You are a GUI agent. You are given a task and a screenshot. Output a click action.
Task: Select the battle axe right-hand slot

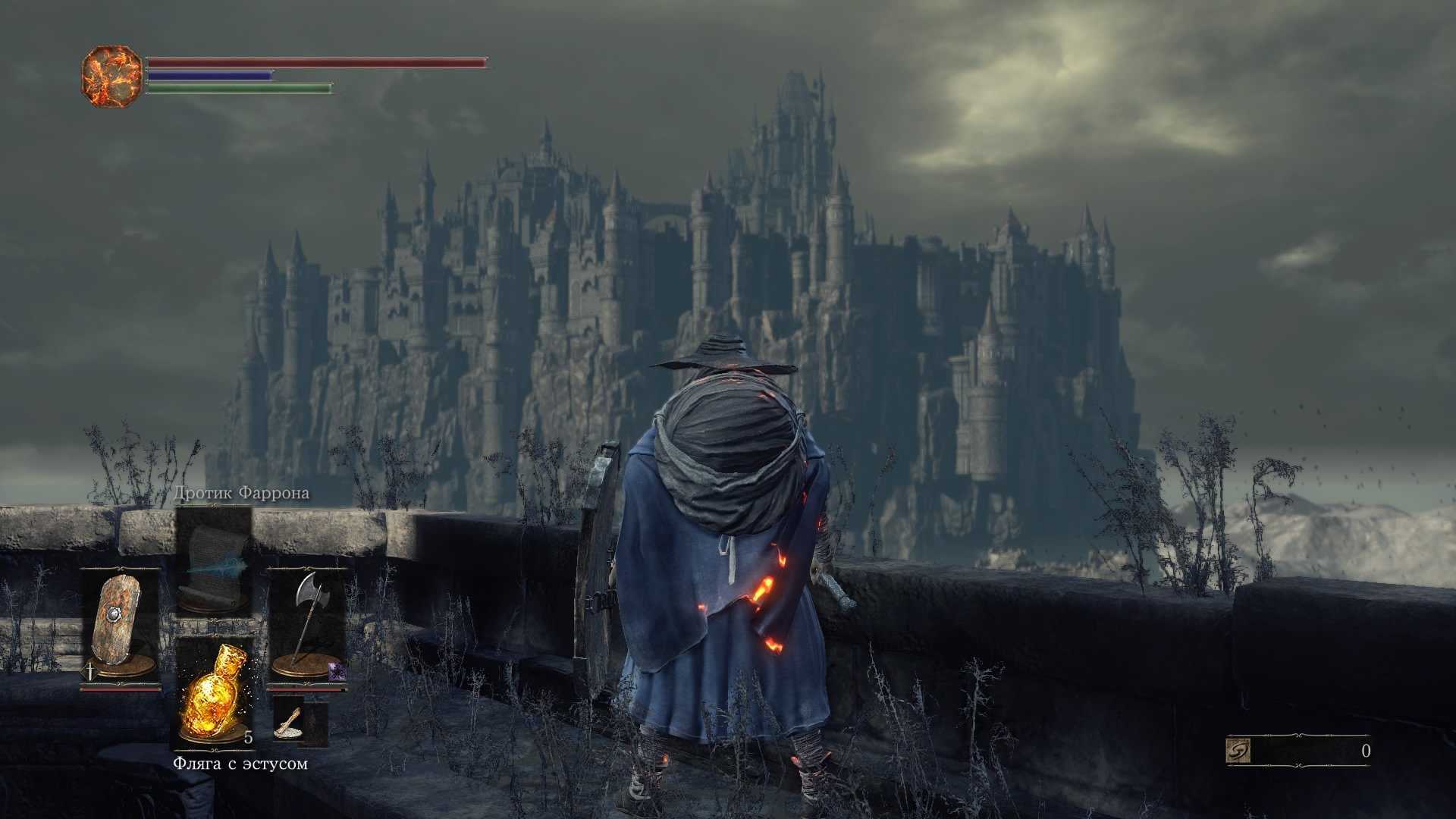point(307,626)
